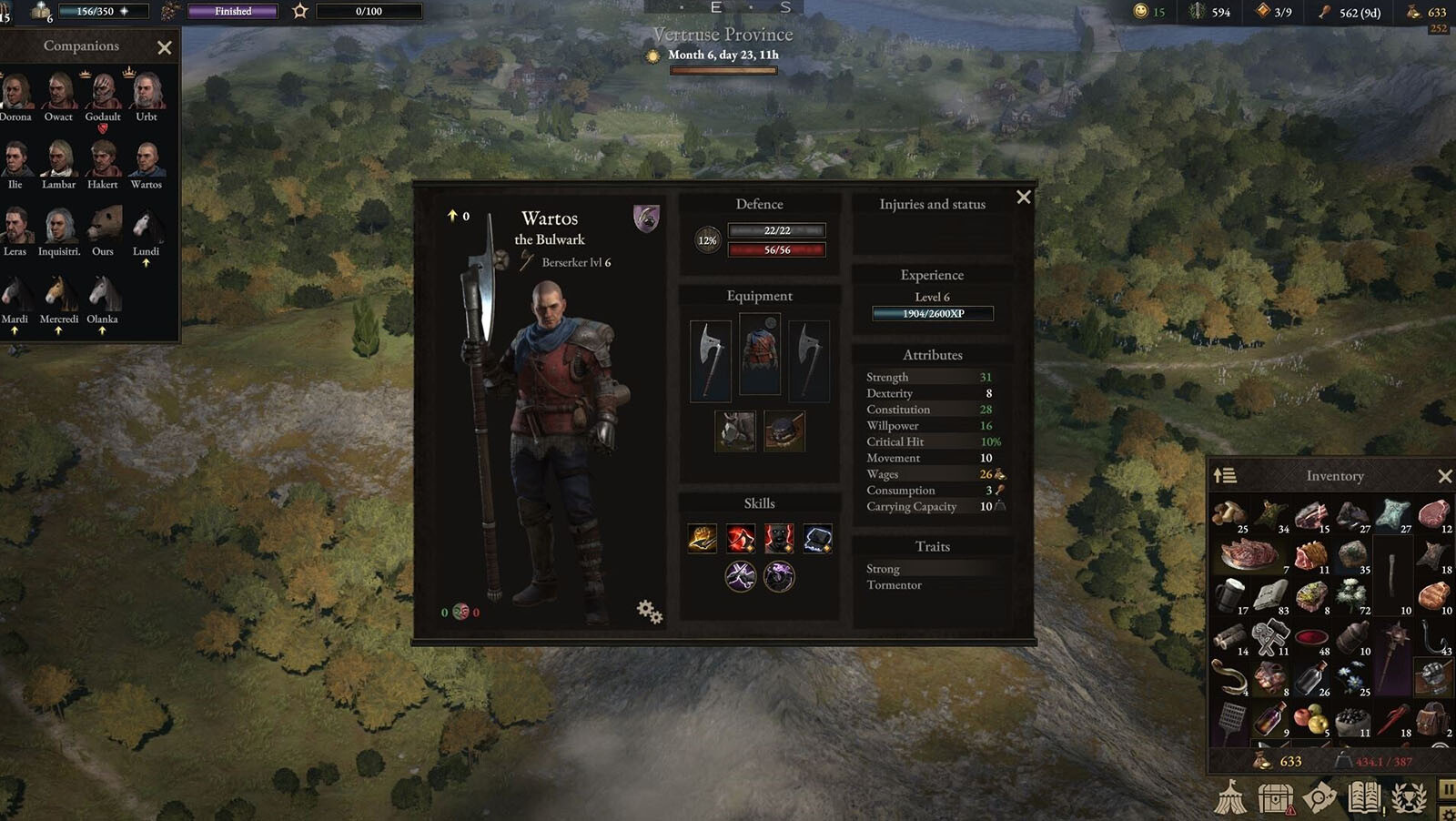Image resolution: width=1456 pixels, height=821 pixels.
Task: Select the Olanka horse portrait
Action: coord(103,294)
